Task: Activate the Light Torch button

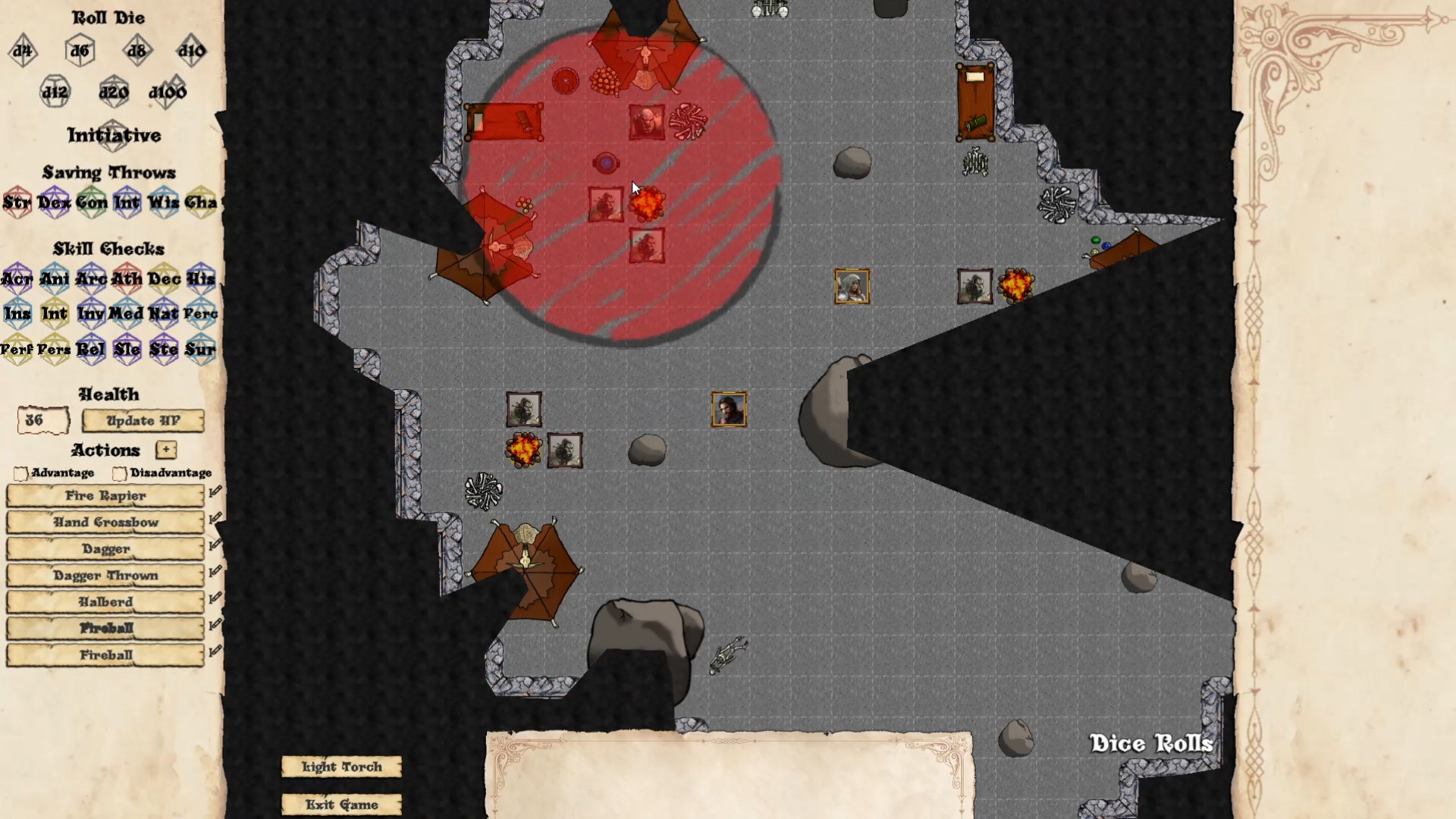Action: pyautogui.click(x=340, y=767)
